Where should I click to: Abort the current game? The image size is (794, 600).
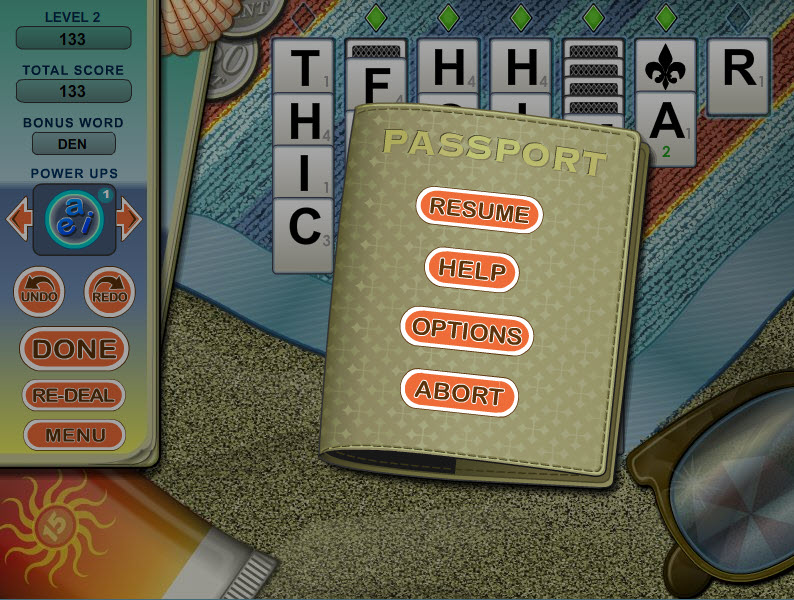point(459,392)
